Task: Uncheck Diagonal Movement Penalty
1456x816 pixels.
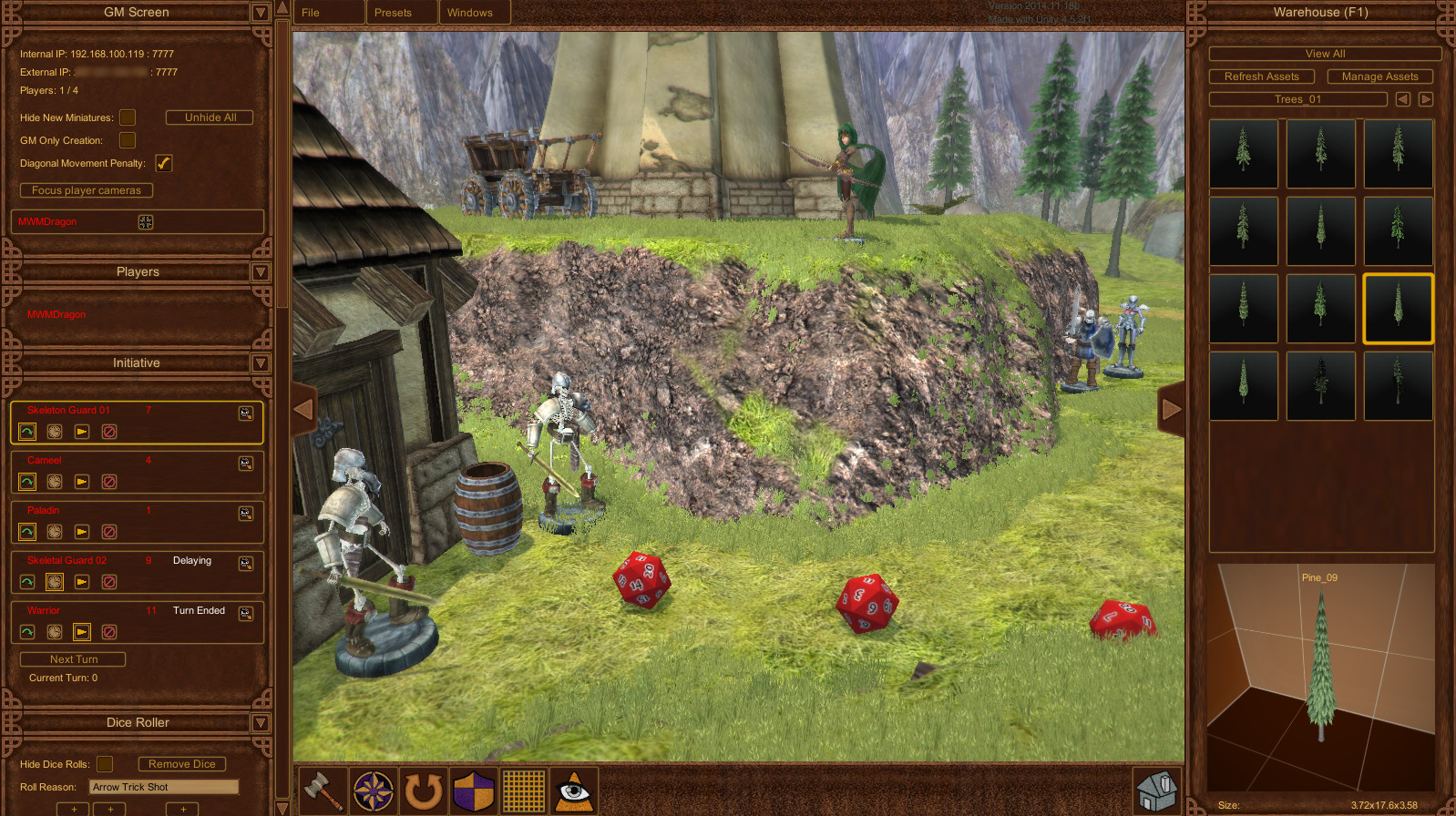Action: [x=164, y=163]
